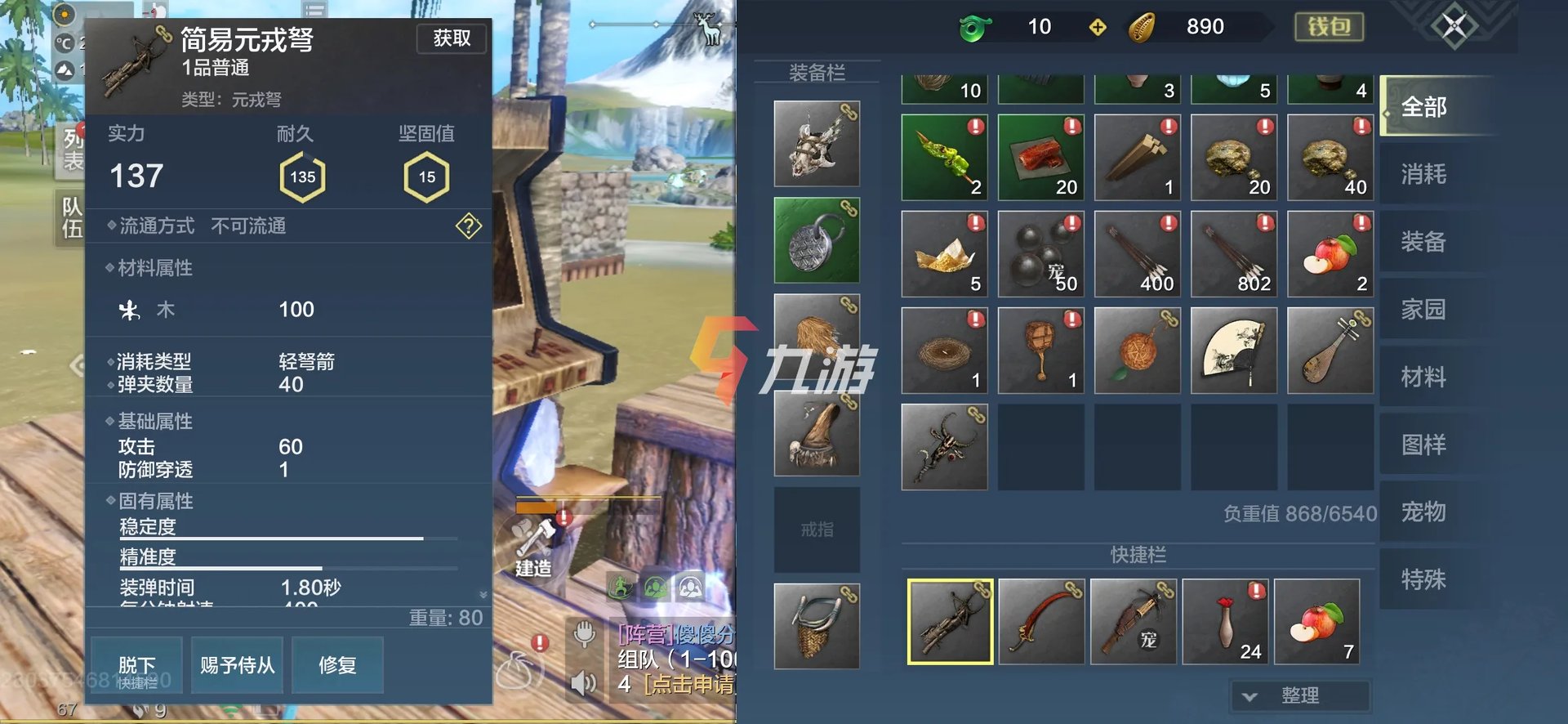Click the scorpion item icon in inventory
1568x724 pixels.
(x=944, y=446)
